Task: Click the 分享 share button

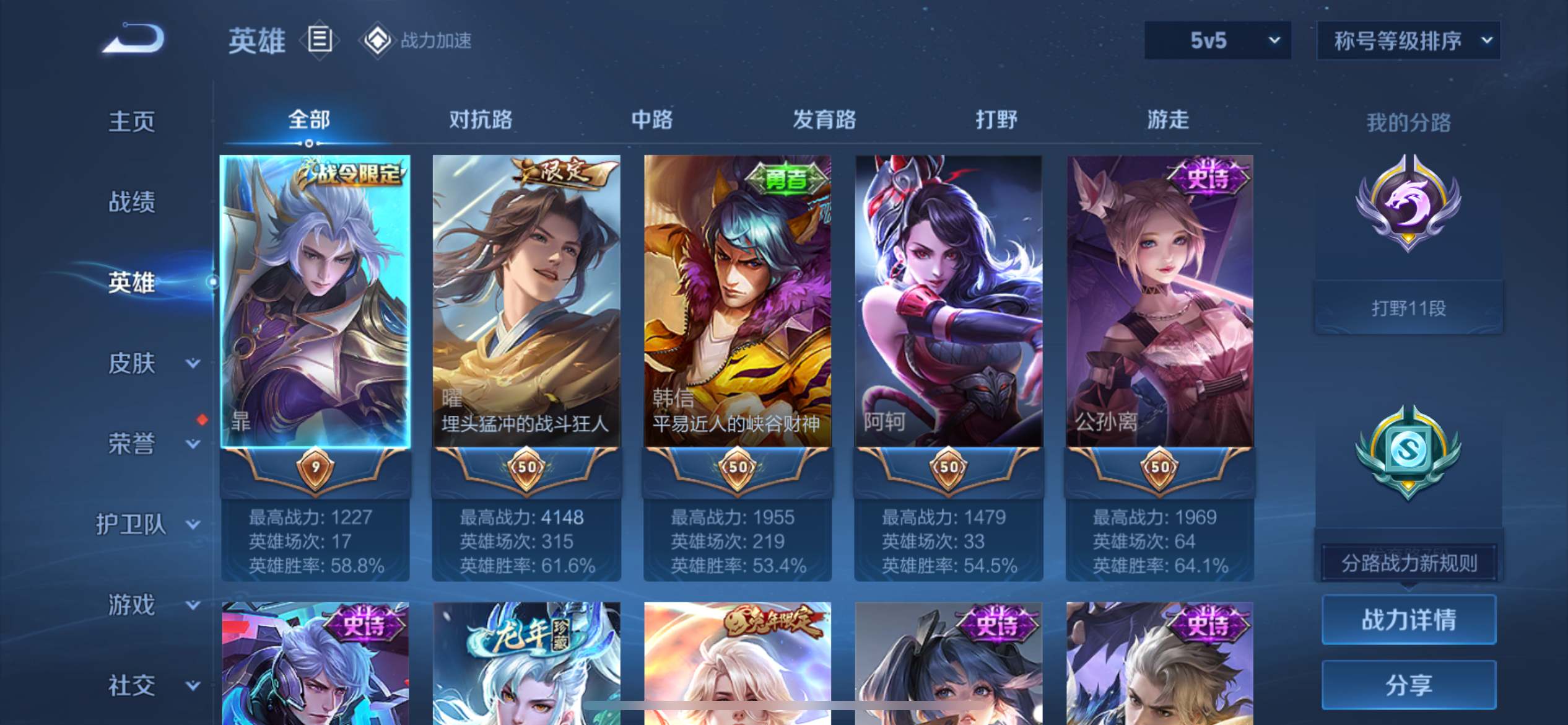Action: click(1408, 685)
